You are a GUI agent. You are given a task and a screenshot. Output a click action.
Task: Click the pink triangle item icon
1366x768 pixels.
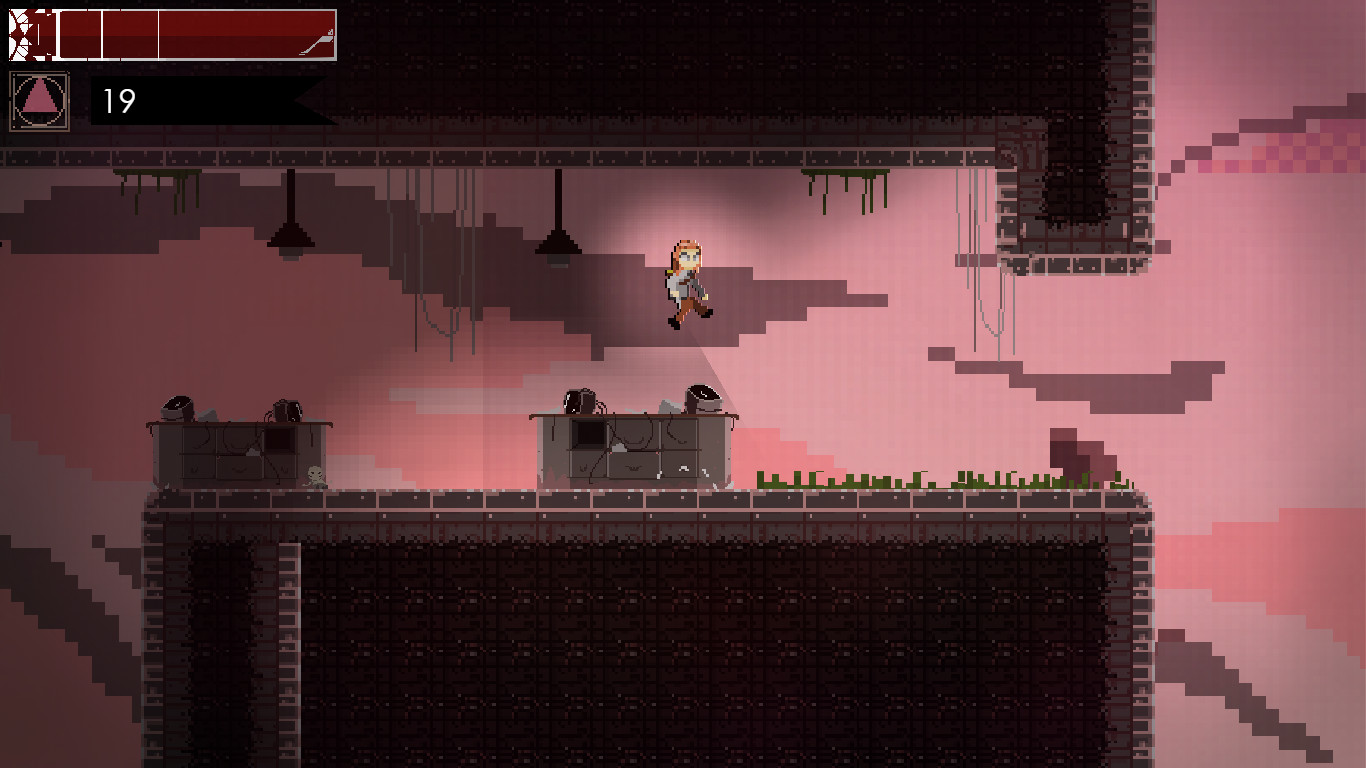click(x=39, y=100)
